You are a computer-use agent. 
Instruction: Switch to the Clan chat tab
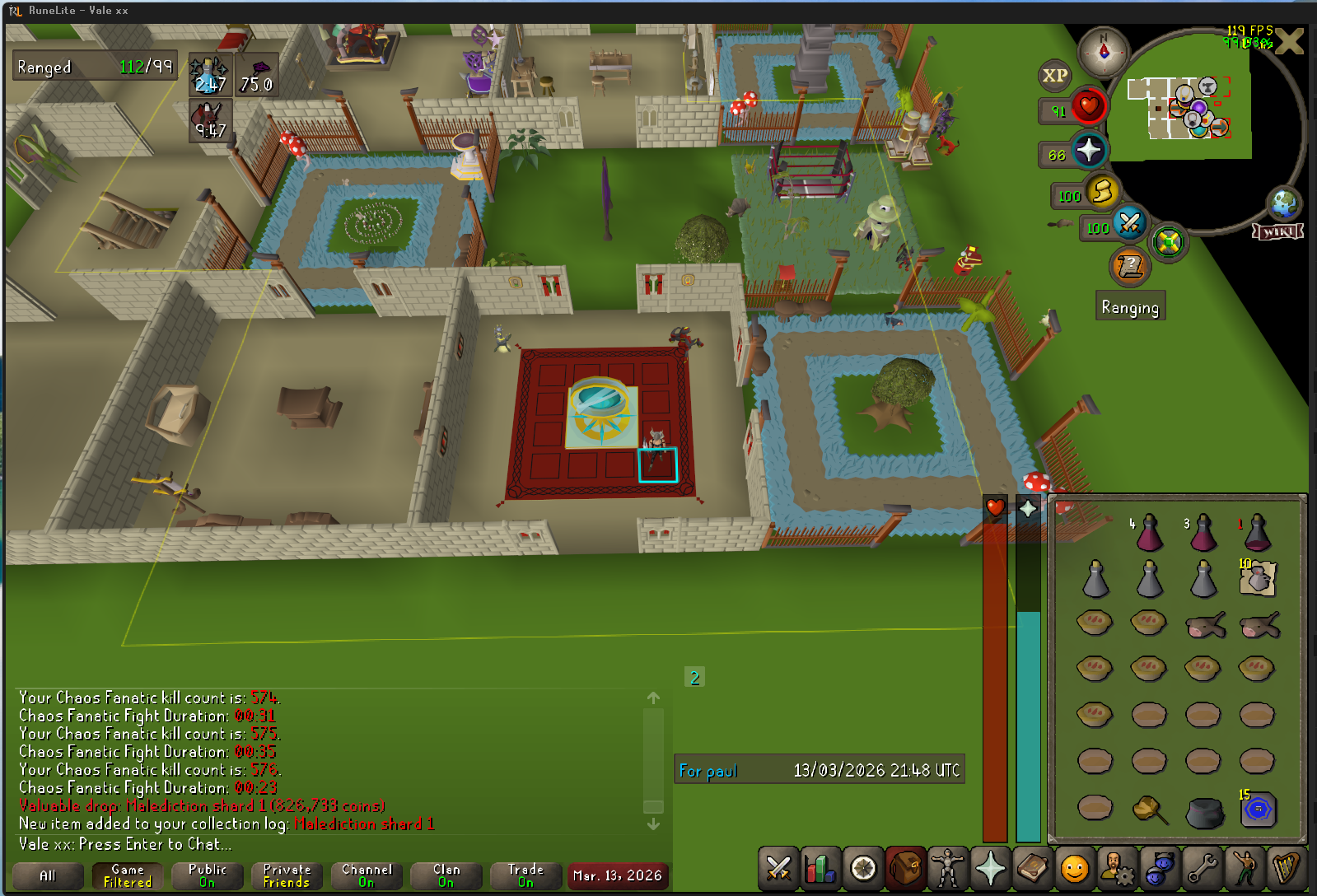(x=446, y=875)
